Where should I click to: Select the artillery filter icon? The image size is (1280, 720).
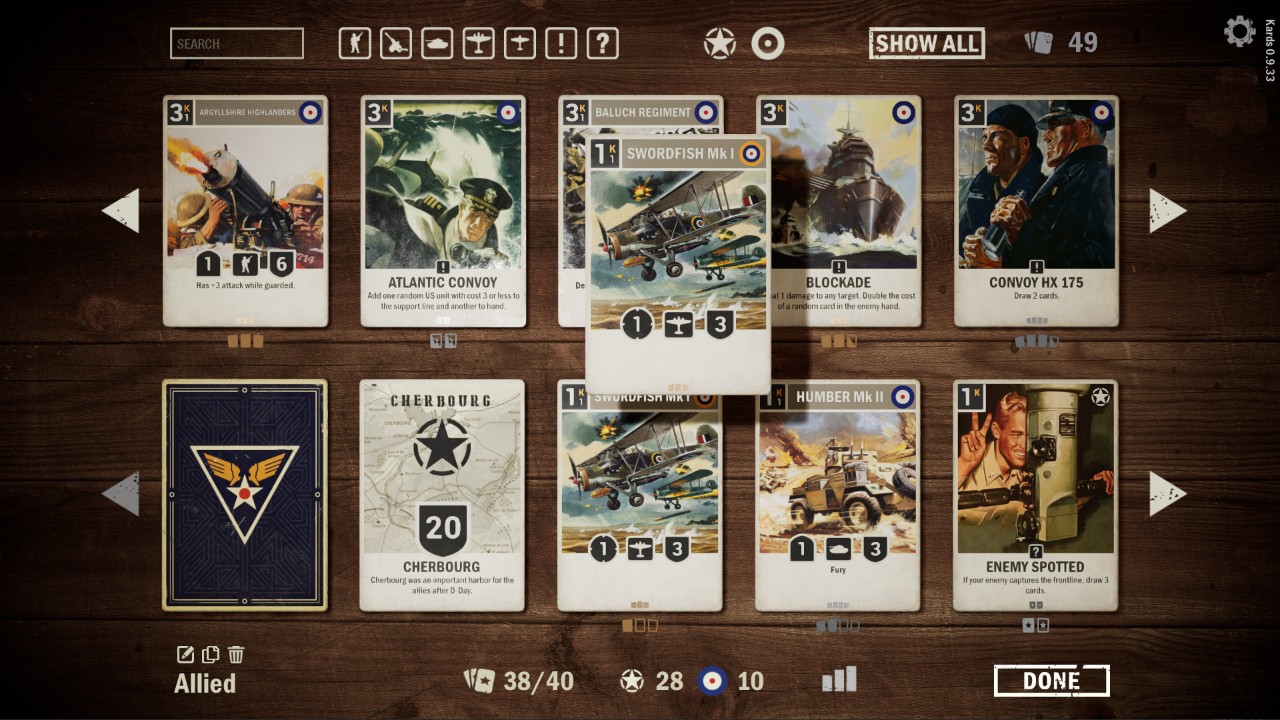396,43
